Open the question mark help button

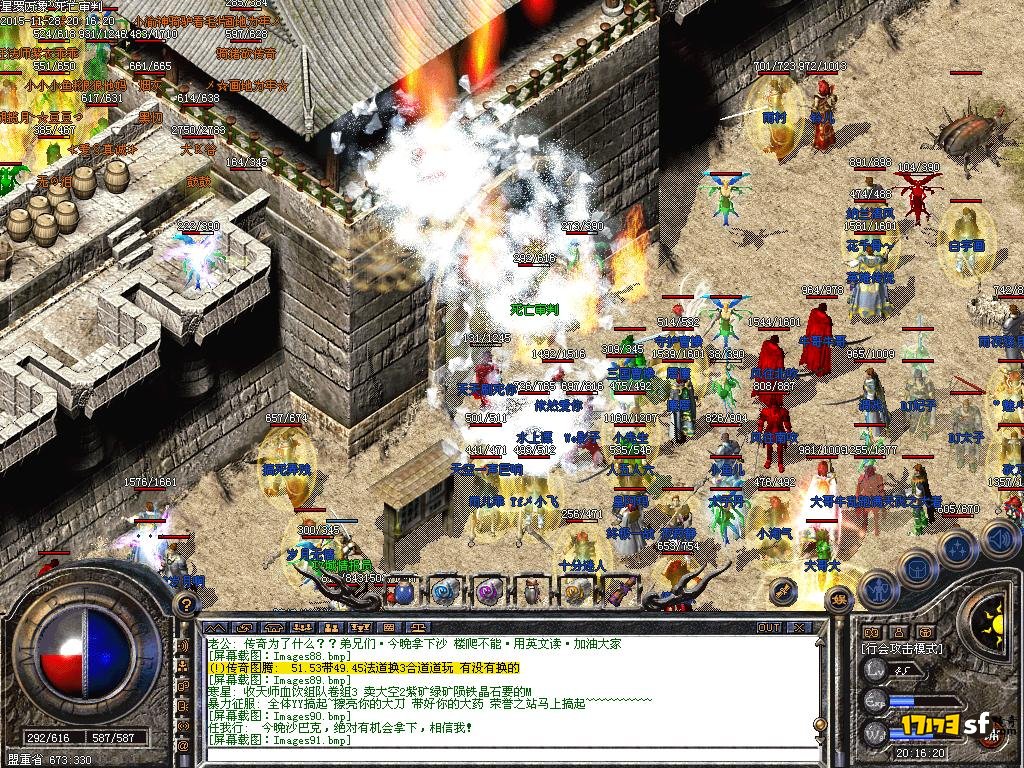(185, 604)
